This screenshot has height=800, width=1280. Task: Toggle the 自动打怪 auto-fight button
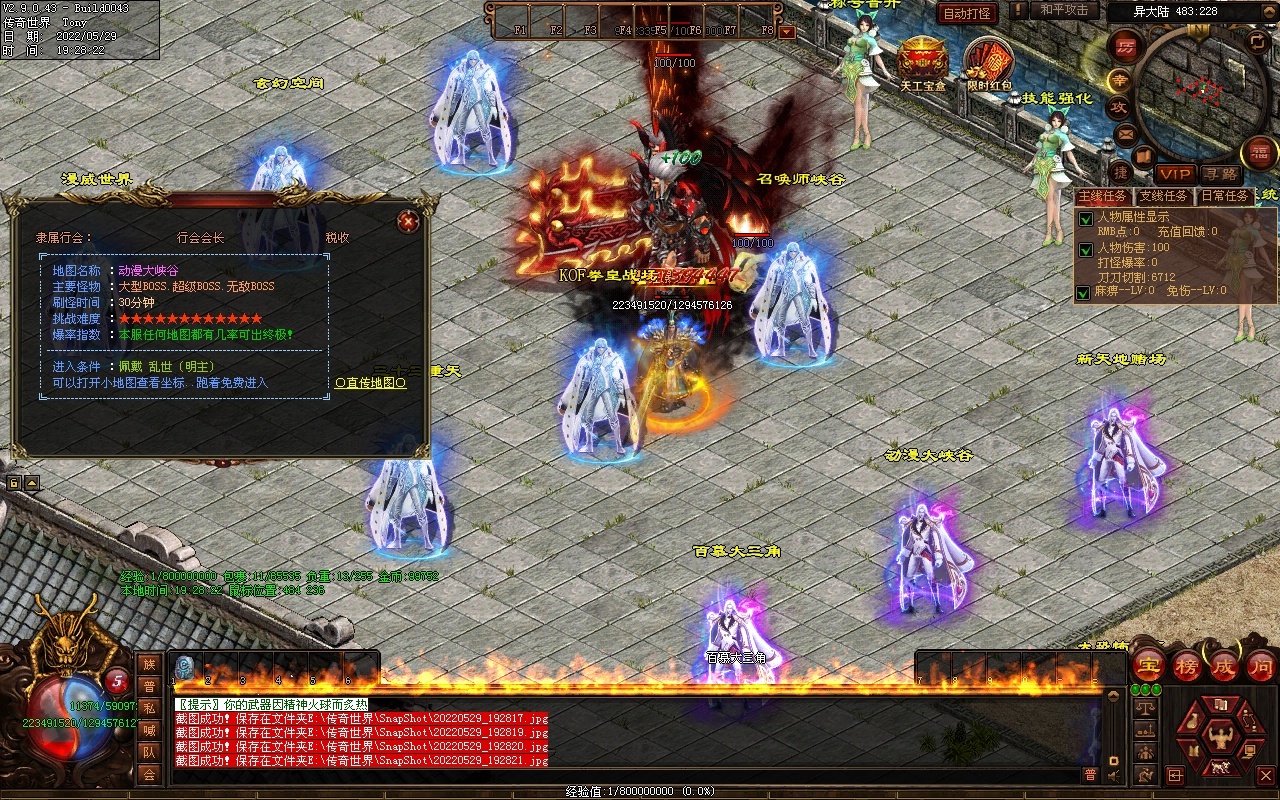pyautogui.click(x=967, y=13)
